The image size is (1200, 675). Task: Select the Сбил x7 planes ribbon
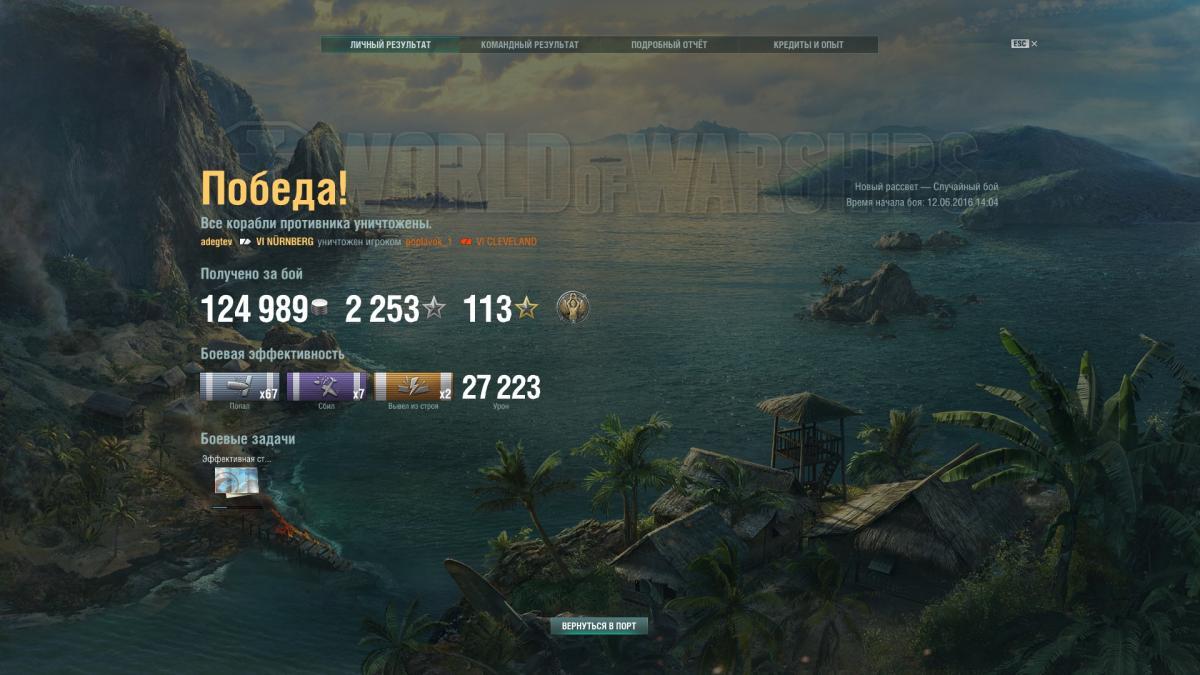(327, 387)
